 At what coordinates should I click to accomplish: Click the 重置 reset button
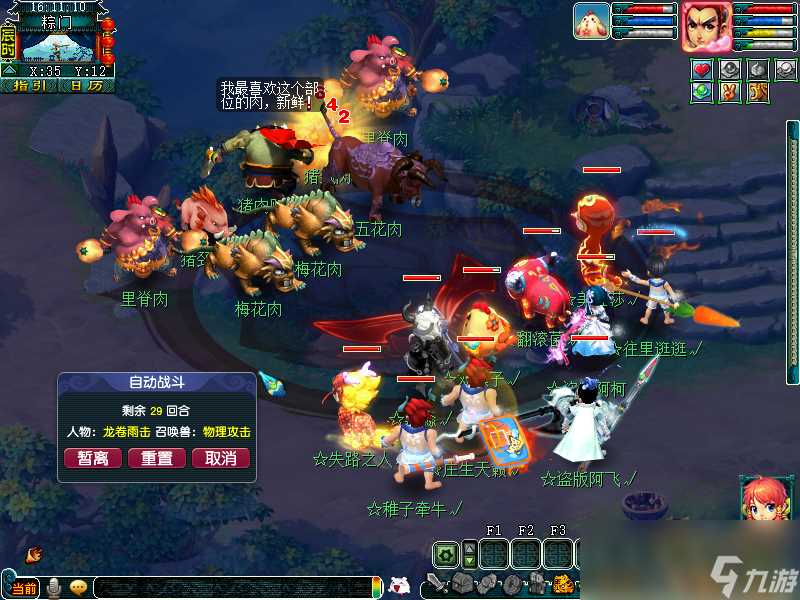[x=157, y=458]
